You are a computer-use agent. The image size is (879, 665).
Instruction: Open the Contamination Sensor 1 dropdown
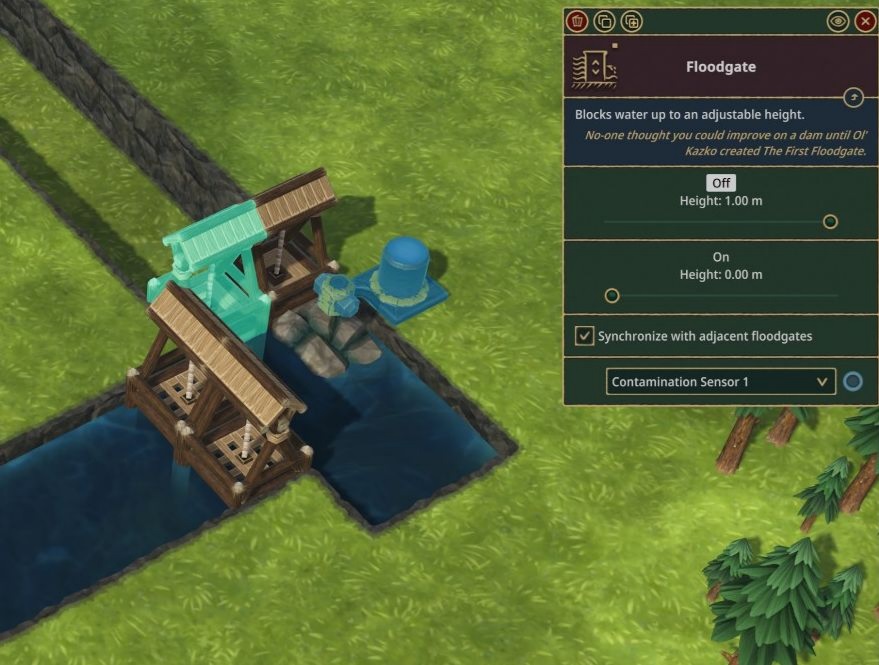point(720,381)
